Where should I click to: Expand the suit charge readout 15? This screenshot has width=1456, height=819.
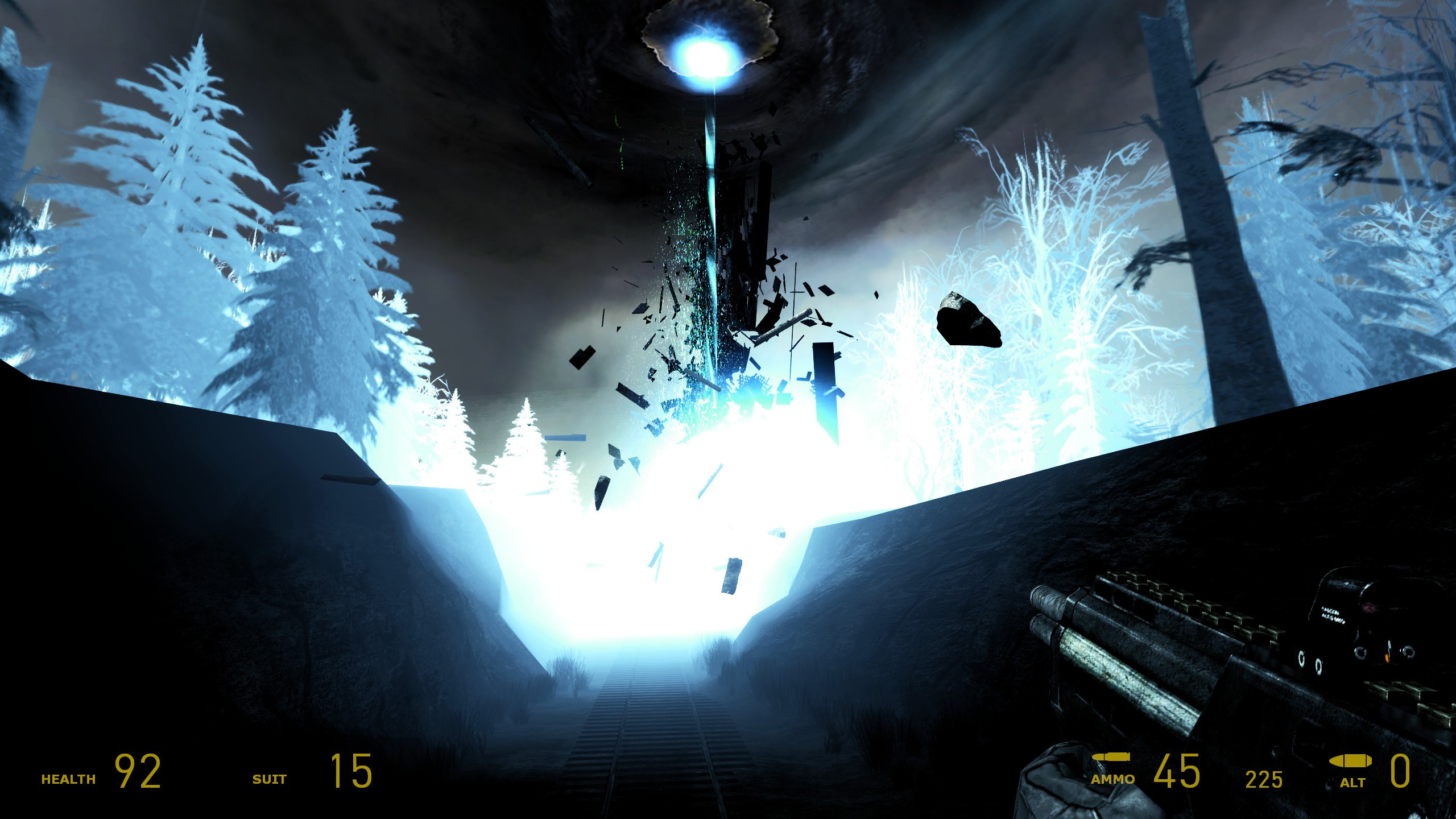click(x=354, y=771)
